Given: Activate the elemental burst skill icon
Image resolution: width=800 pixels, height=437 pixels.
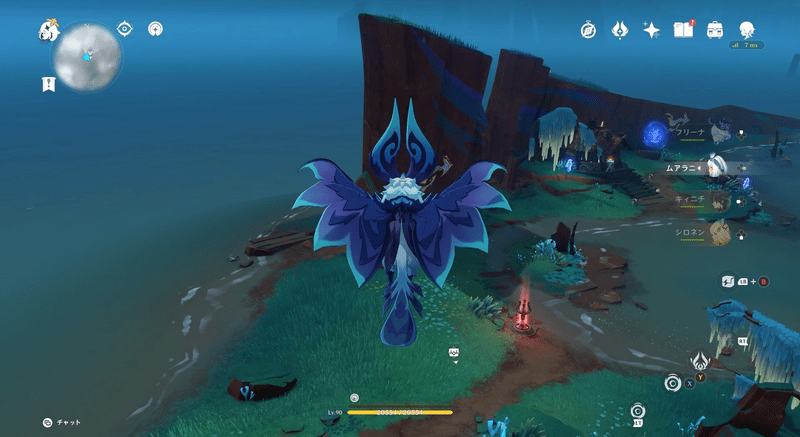Looking at the screenshot, I should tap(701, 361).
